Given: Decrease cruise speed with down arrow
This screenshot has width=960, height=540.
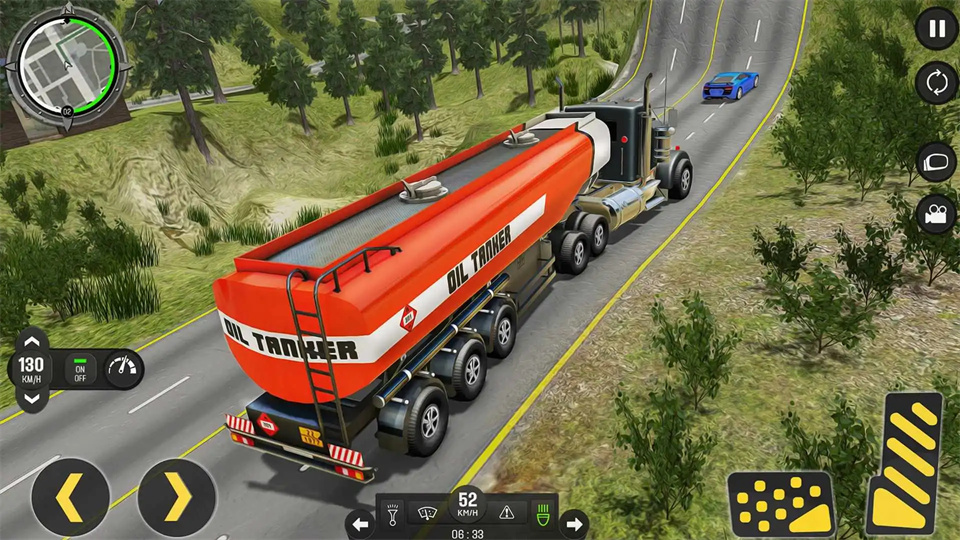Looking at the screenshot, I should point(31,398).
